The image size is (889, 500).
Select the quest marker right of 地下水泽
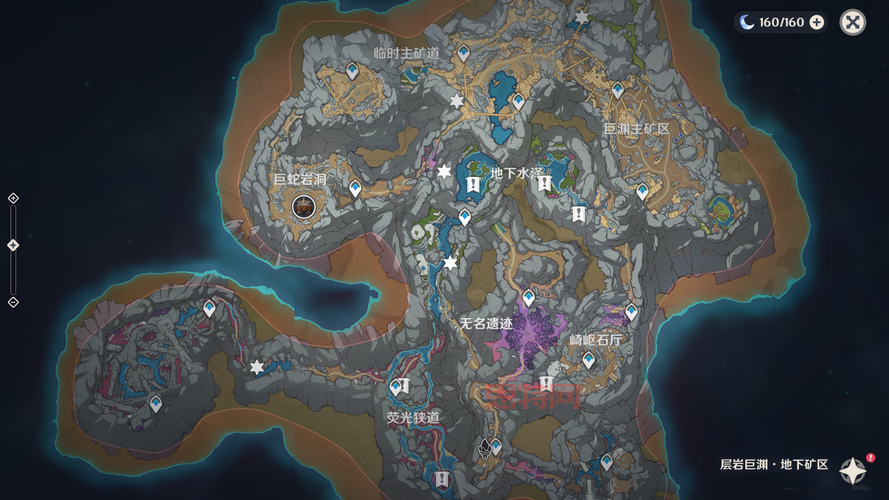pyautogui.click(x=544, y=183)
